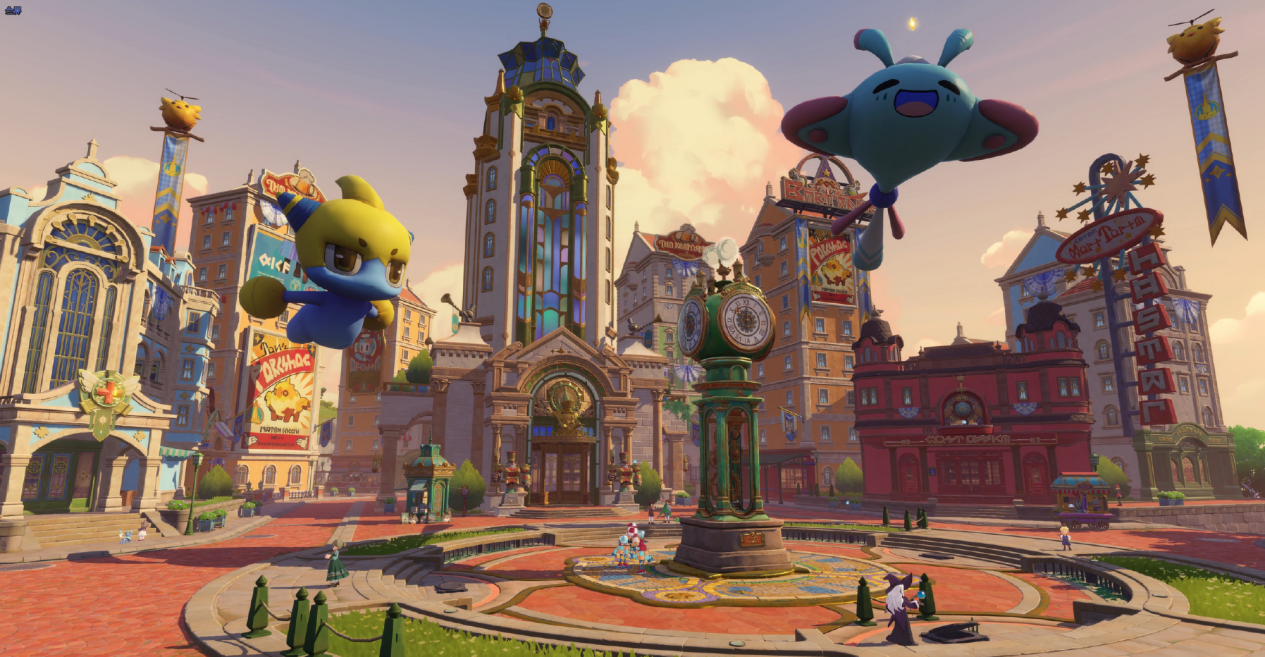
Task: Click the blue fullscreen text link
Action: click(12, 10)
